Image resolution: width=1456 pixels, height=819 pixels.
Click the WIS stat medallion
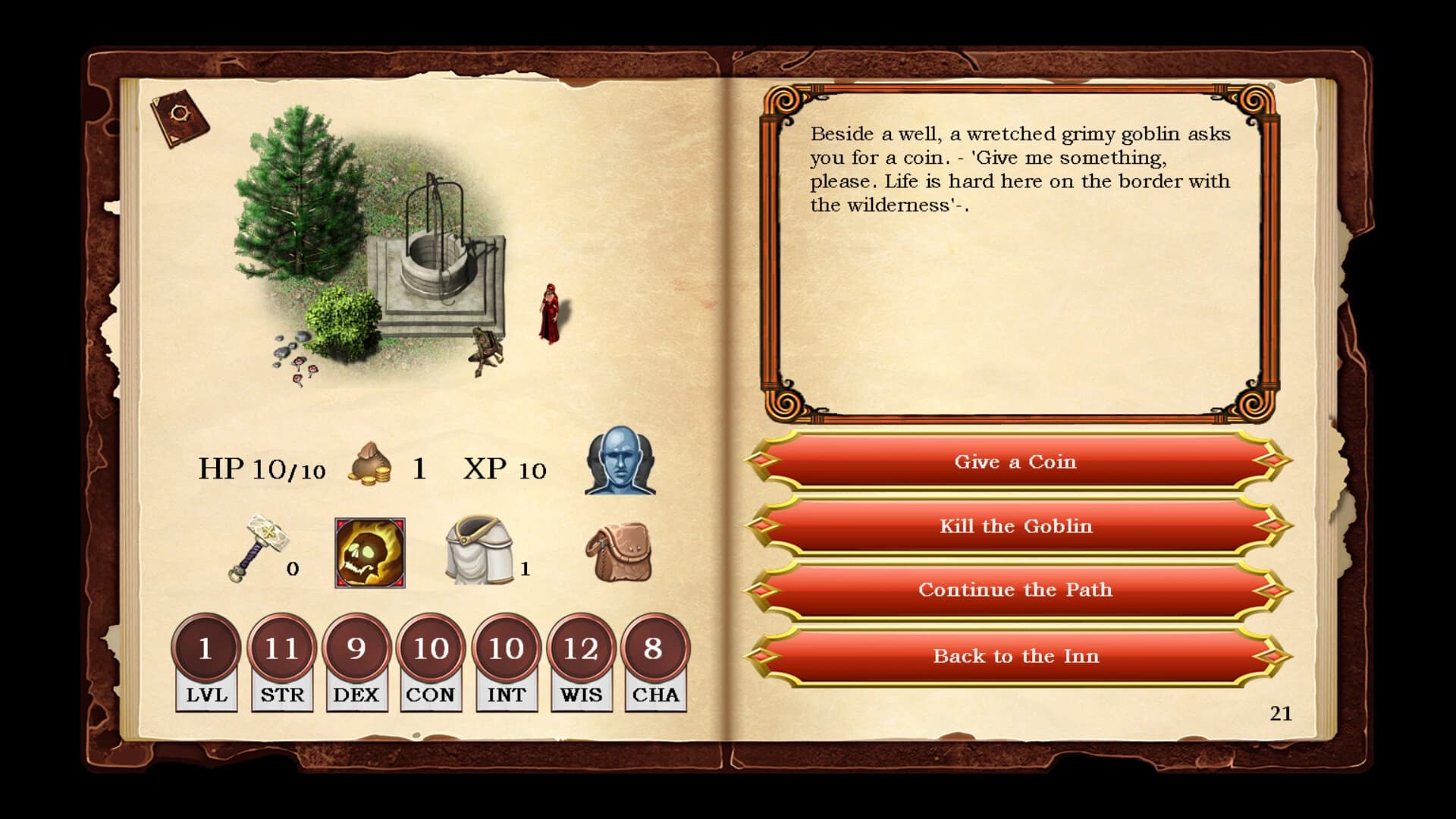(x=580, y=648)
